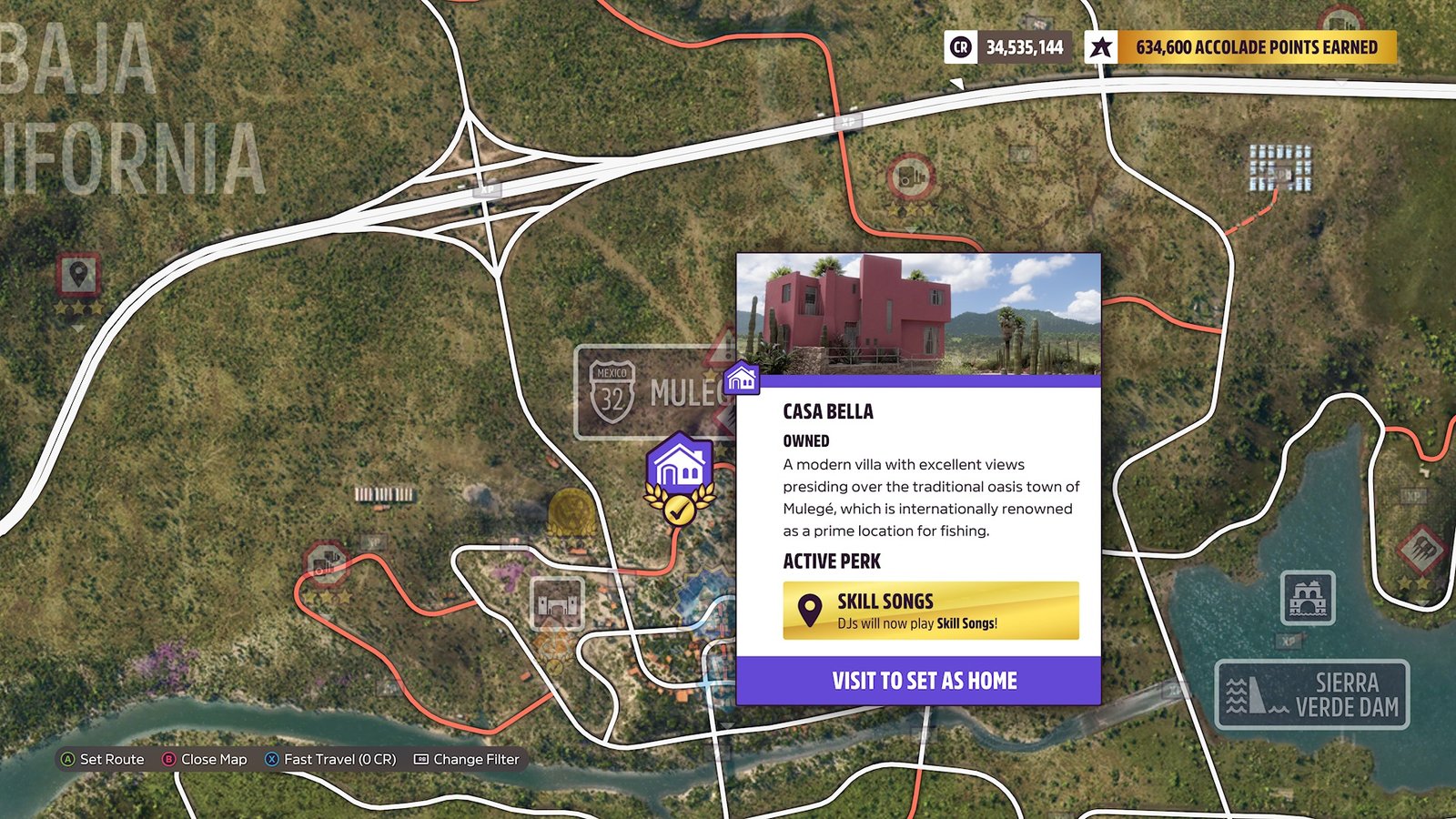
Task: Click the CR credits icon at the top
Action: (x=959, y=47)
